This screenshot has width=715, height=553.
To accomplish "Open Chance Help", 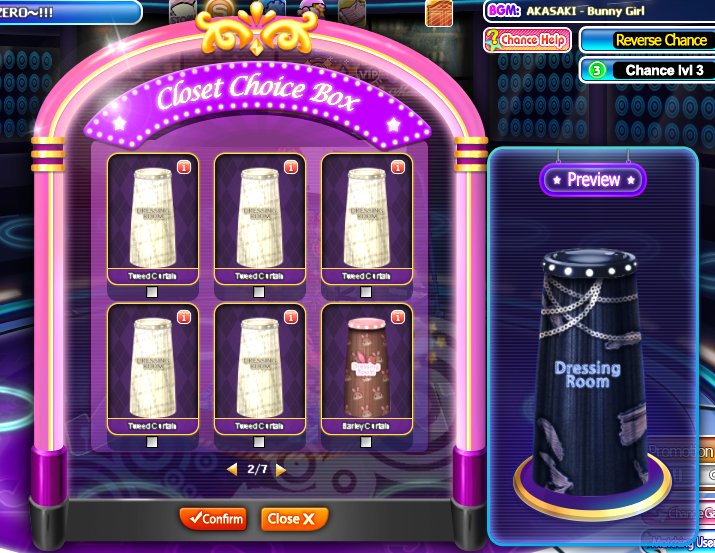I will (x=527, y=40).
